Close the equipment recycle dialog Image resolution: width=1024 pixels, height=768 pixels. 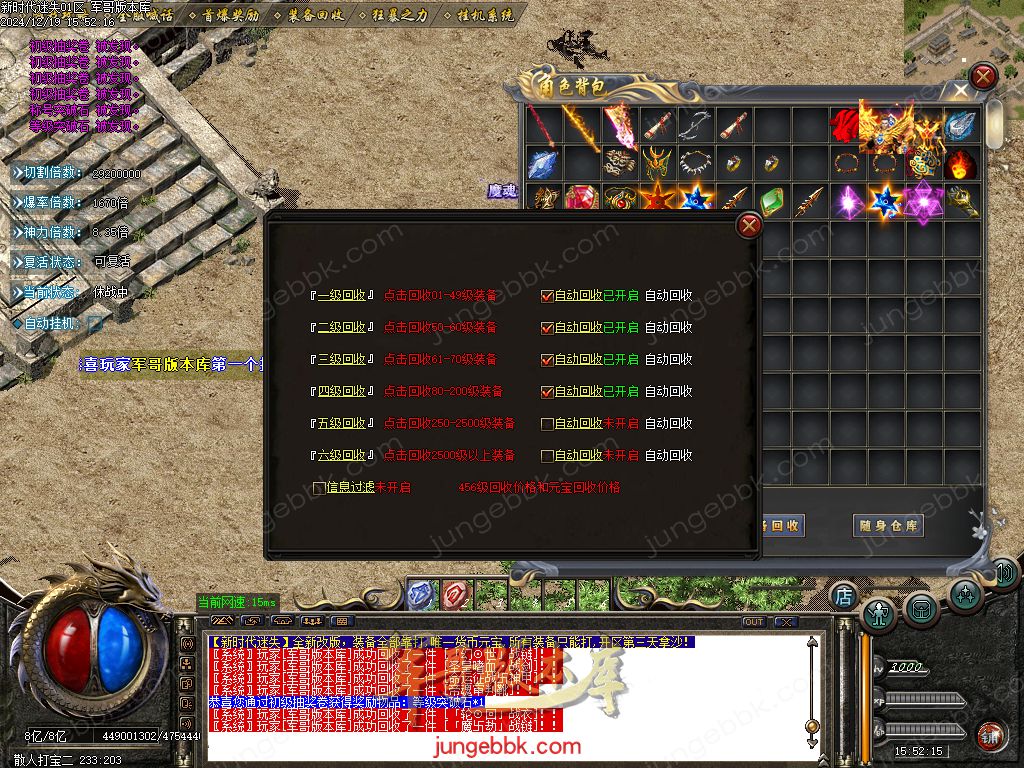[748, 226]
